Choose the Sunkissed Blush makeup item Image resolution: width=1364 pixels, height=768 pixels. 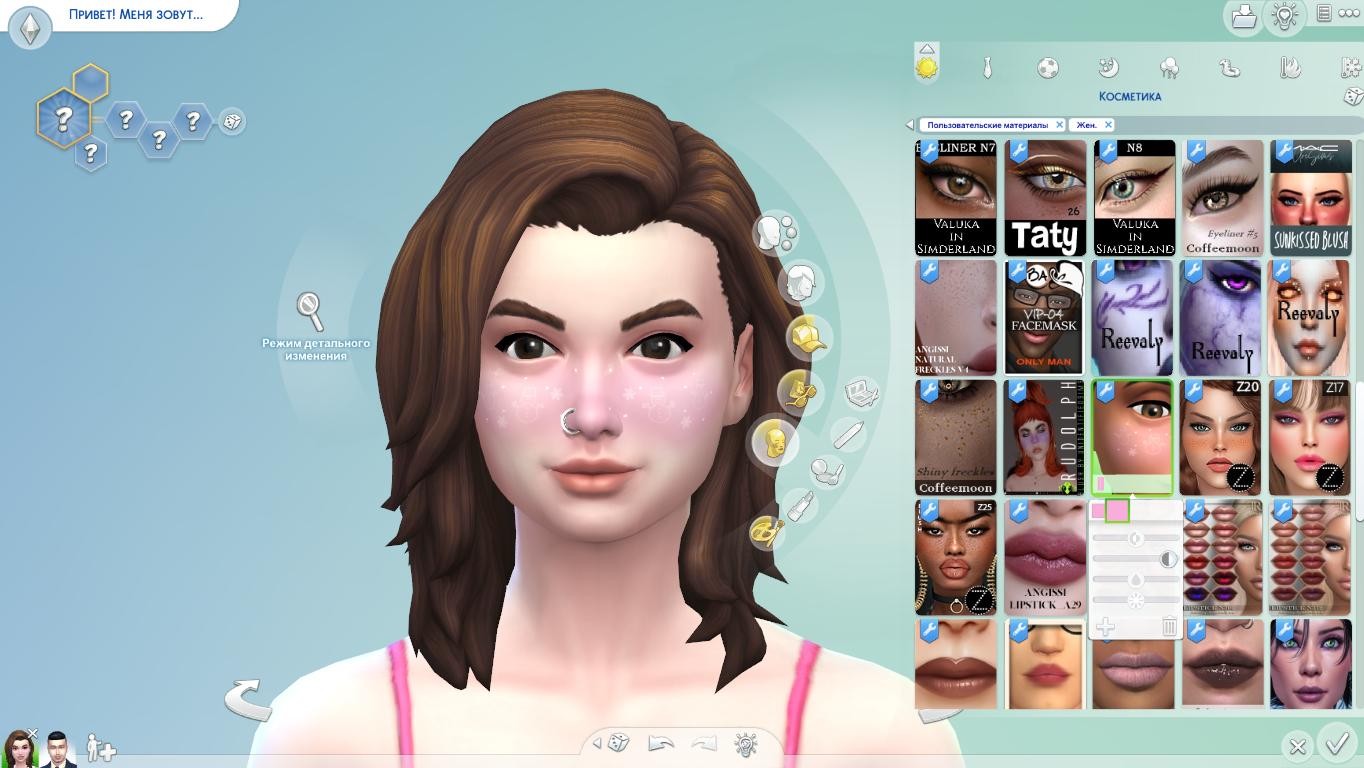(1310, 197)
